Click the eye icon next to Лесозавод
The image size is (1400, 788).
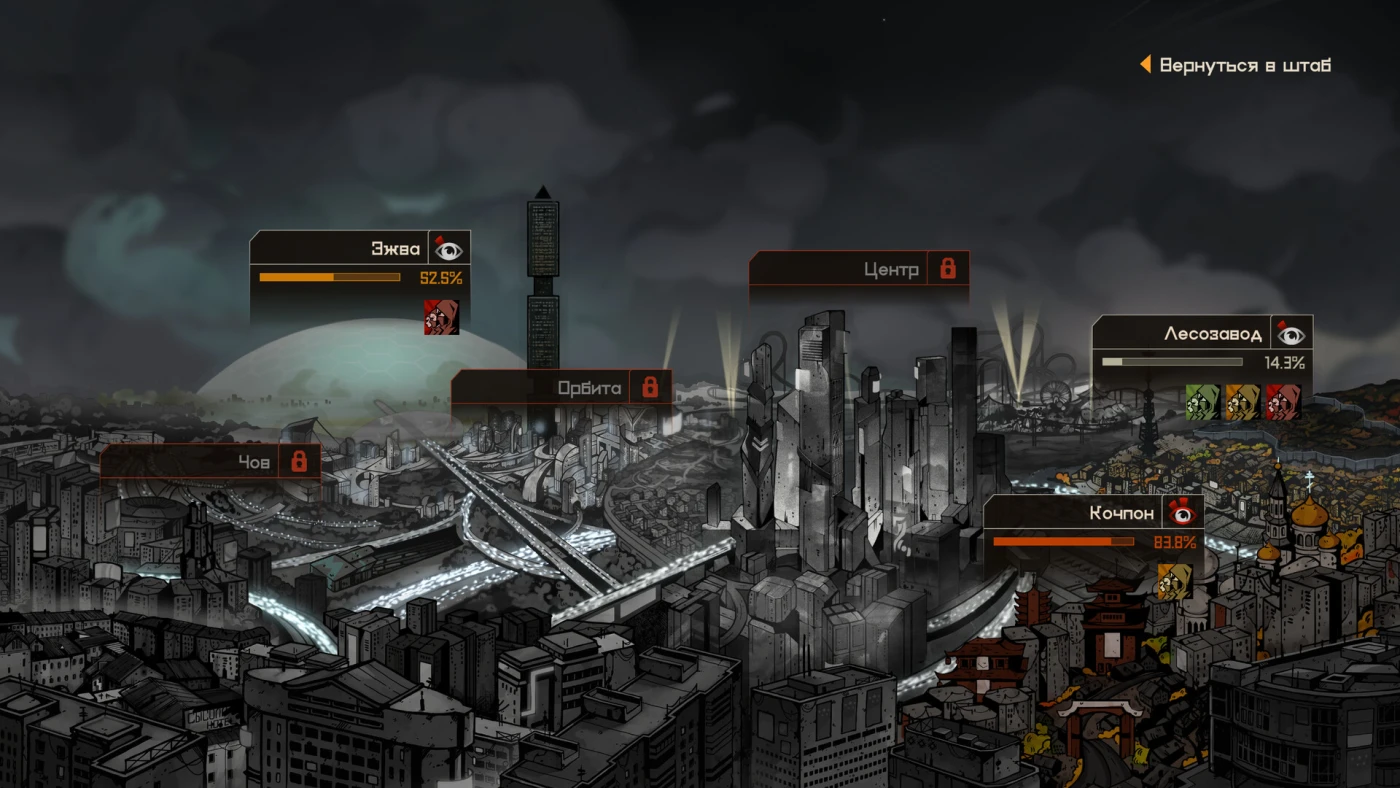tap(1291, 334)
